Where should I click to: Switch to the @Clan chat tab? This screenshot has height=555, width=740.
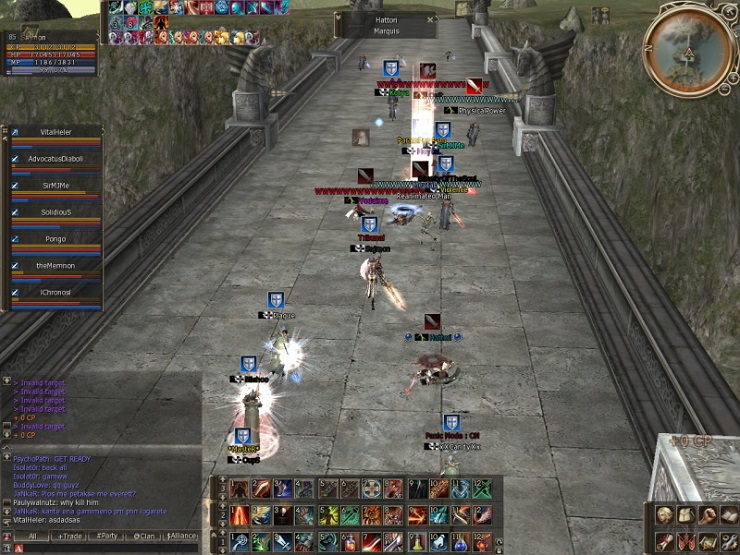click(x=145, y=536)
